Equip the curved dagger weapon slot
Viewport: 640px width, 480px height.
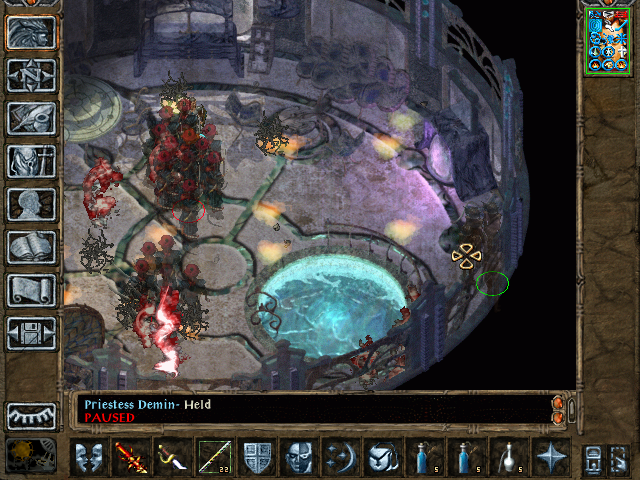(173, 458)
